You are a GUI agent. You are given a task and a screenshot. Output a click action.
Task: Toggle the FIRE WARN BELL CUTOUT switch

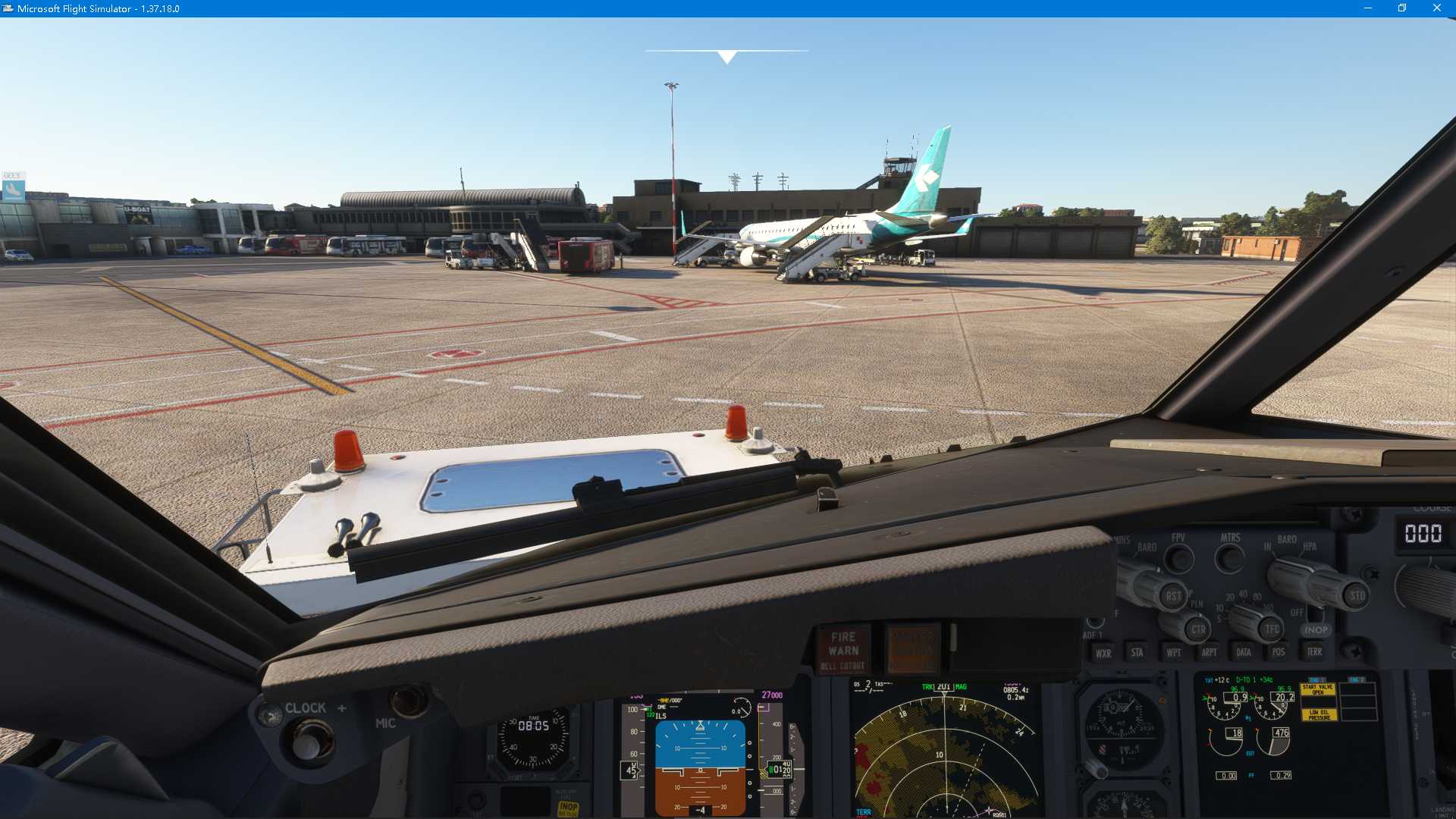tap(844, 651)
